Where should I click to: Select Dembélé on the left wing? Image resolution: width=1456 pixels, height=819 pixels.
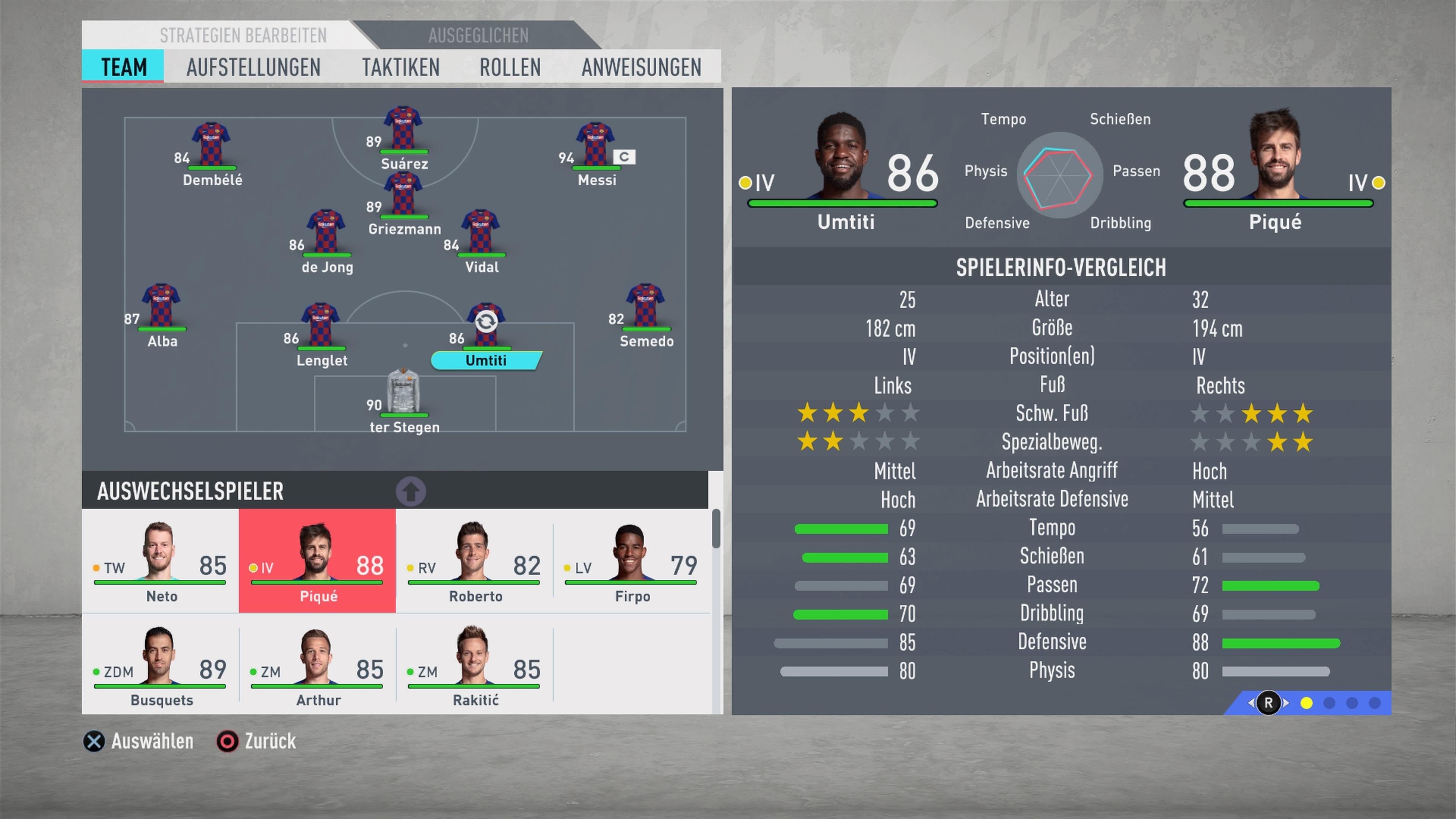click(x=212, y=149)
